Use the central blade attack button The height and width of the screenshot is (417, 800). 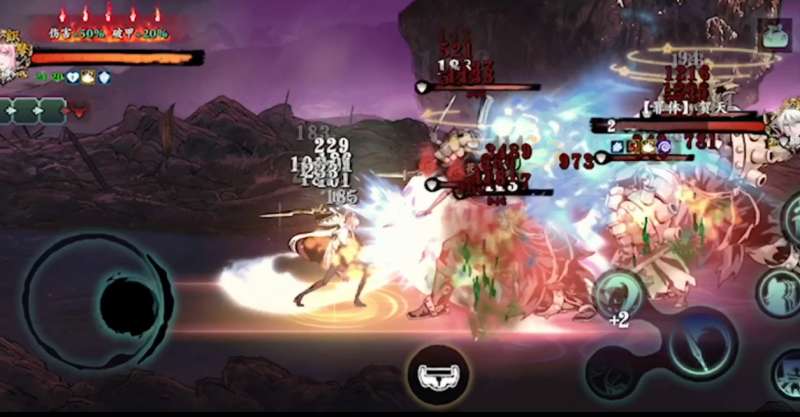(x=703, y=347)
